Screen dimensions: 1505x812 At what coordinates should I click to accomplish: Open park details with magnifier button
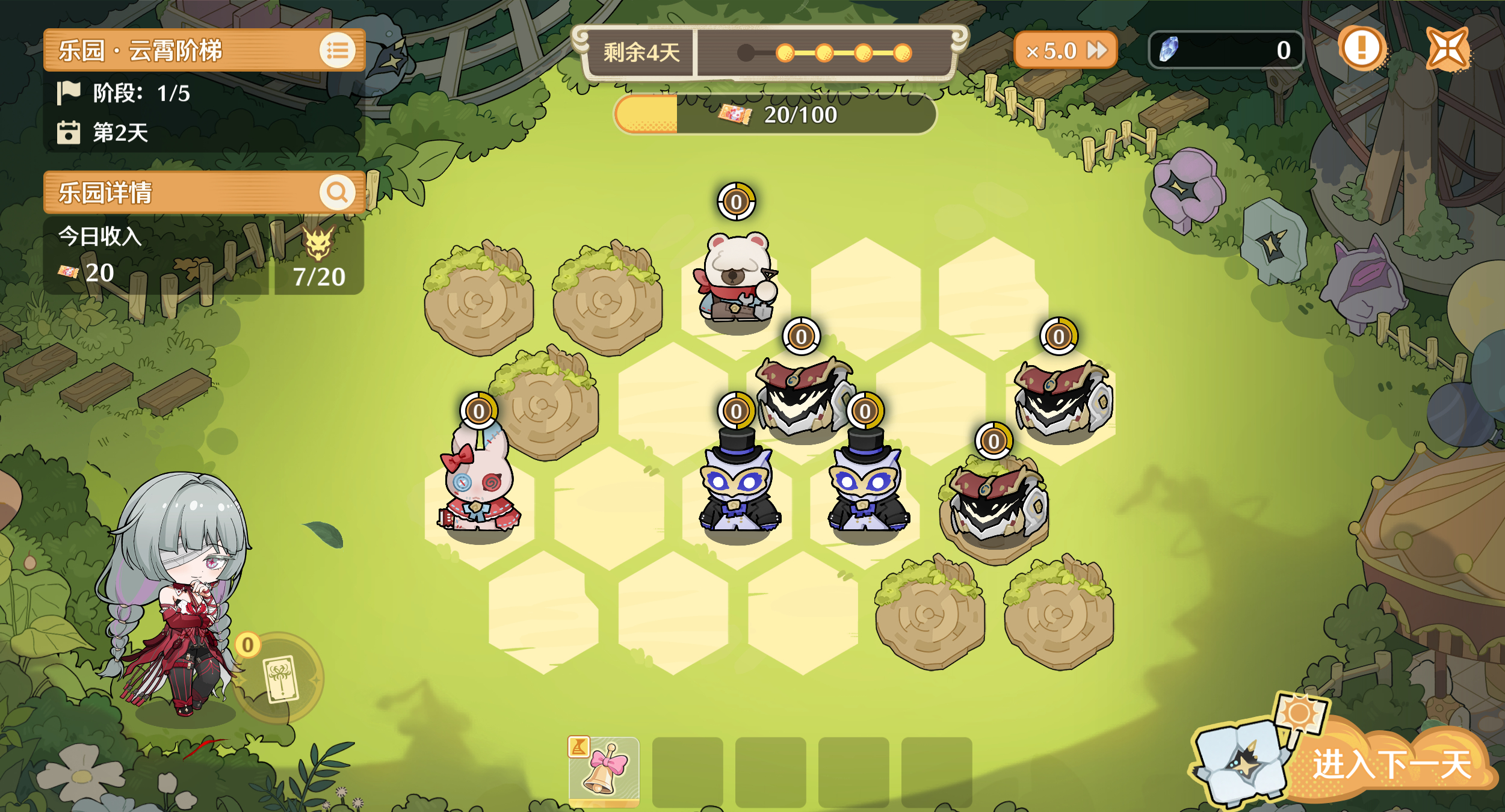pyautogui.click(x=337, y=192)
